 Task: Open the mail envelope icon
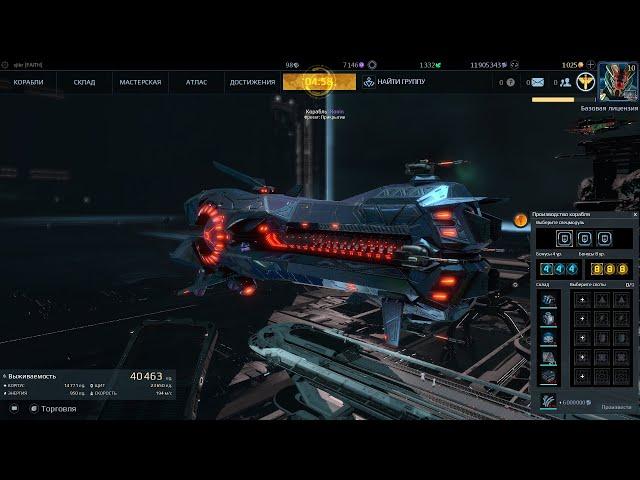click(x=537, y=82)
